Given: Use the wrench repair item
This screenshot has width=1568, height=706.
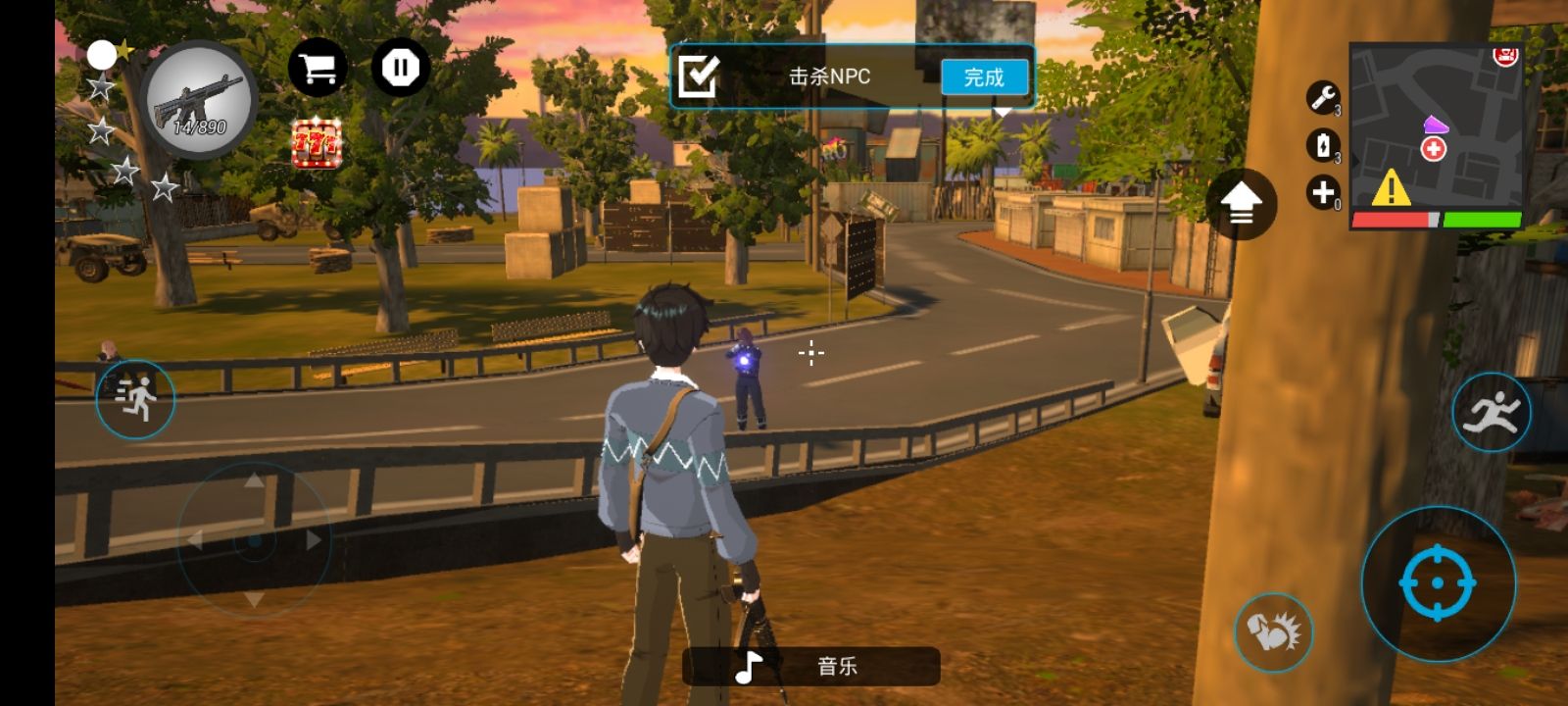Looking at the screenshot, I should point(1323,97).
